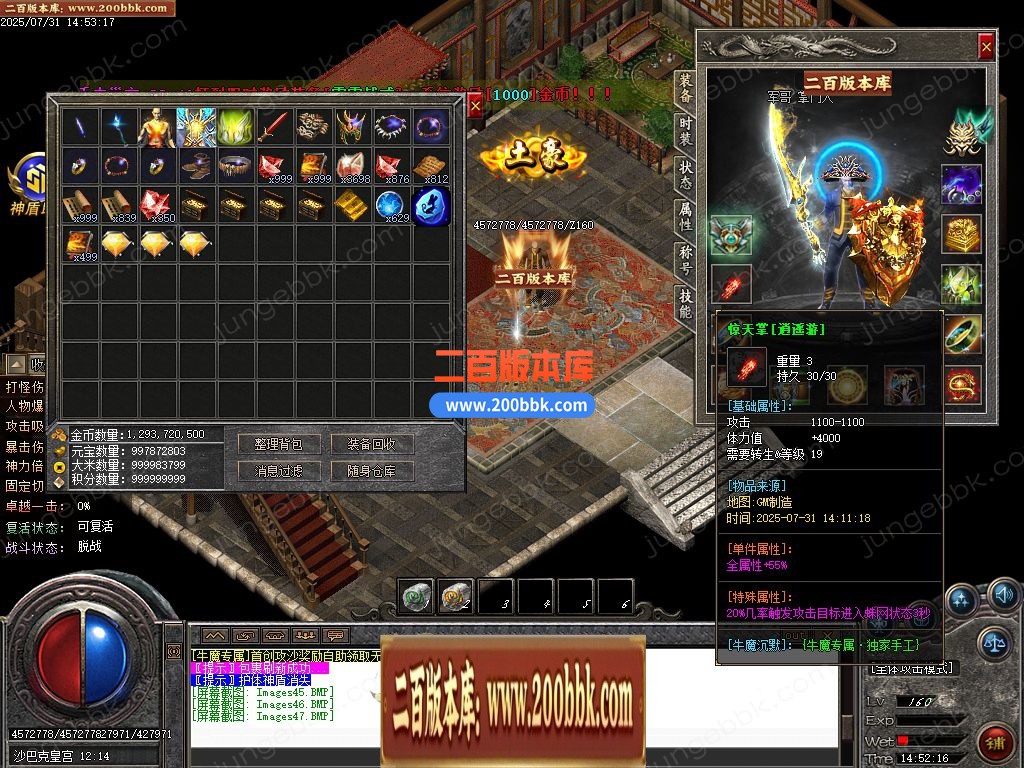Close the inventory bag window
Viewport: 1024px width, 768px height.
[x=475, y=104]
